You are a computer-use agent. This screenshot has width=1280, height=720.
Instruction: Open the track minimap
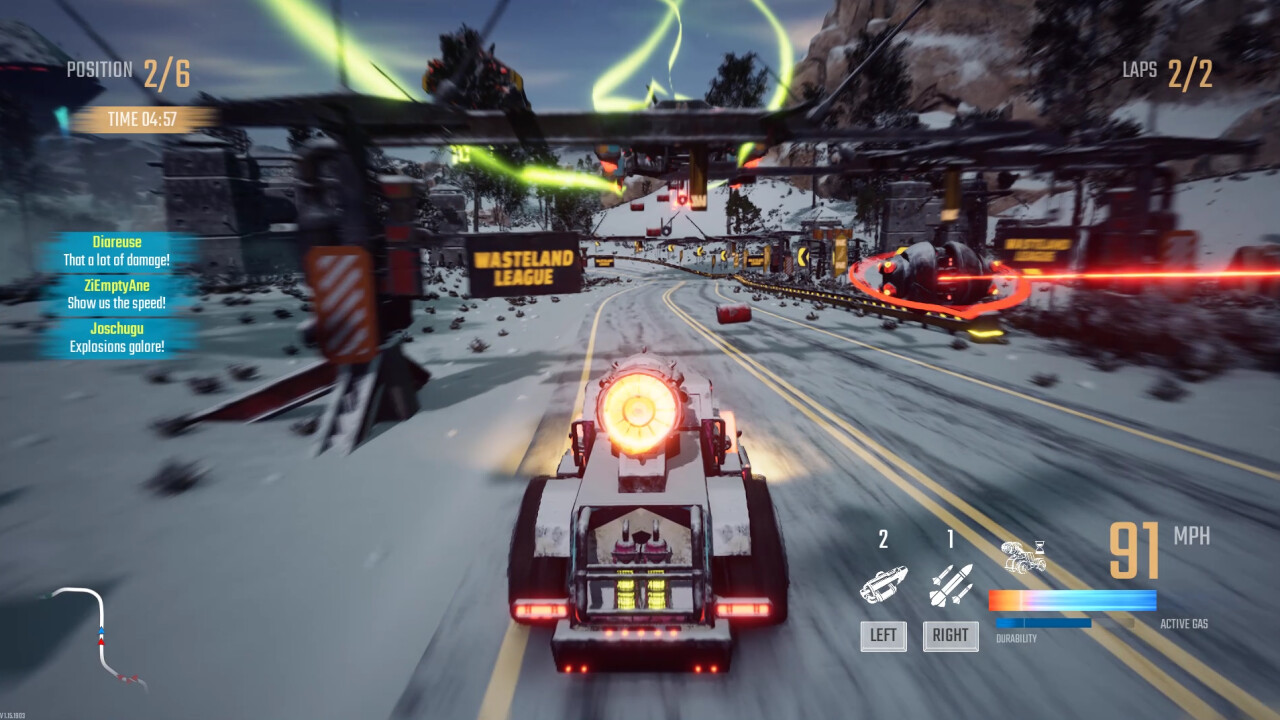tap(100, 636)
